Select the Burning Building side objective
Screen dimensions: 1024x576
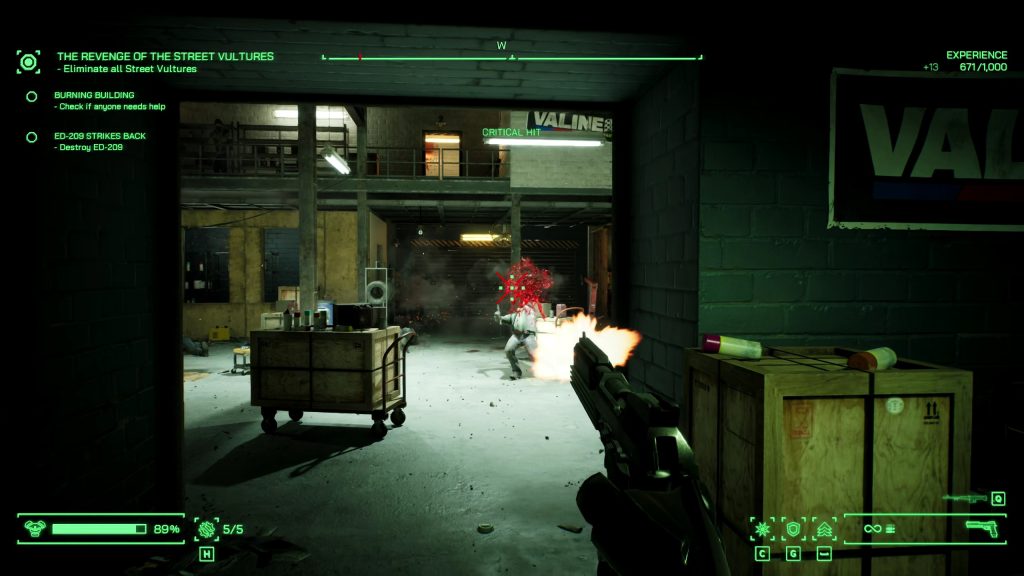pyautogui.click(x=94, y=96)
